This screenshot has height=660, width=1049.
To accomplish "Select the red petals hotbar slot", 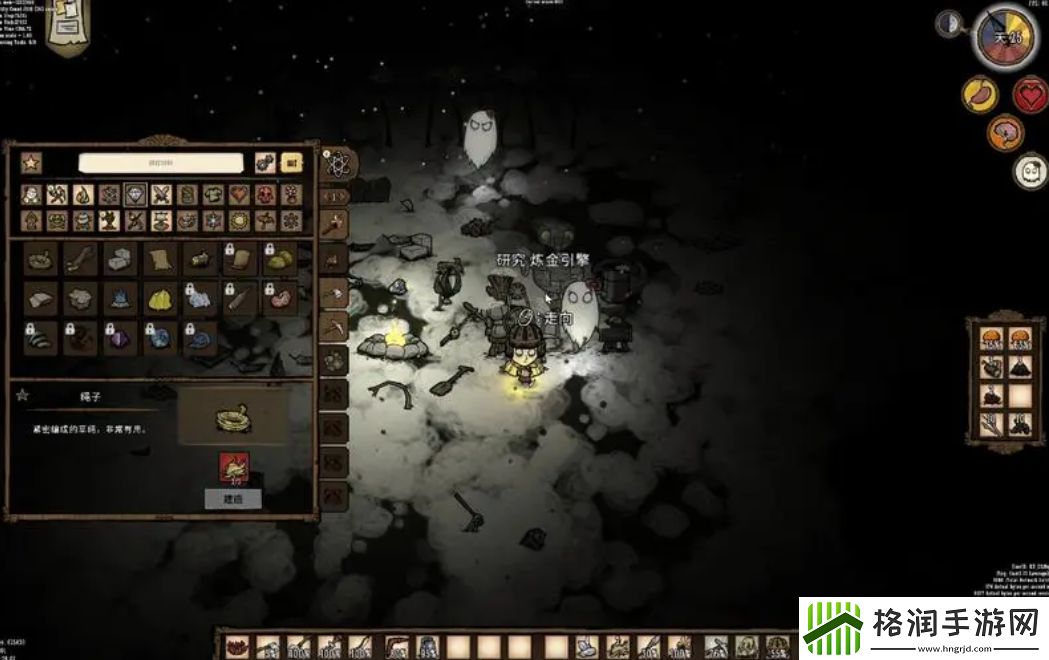I will (x=237, y=647).
